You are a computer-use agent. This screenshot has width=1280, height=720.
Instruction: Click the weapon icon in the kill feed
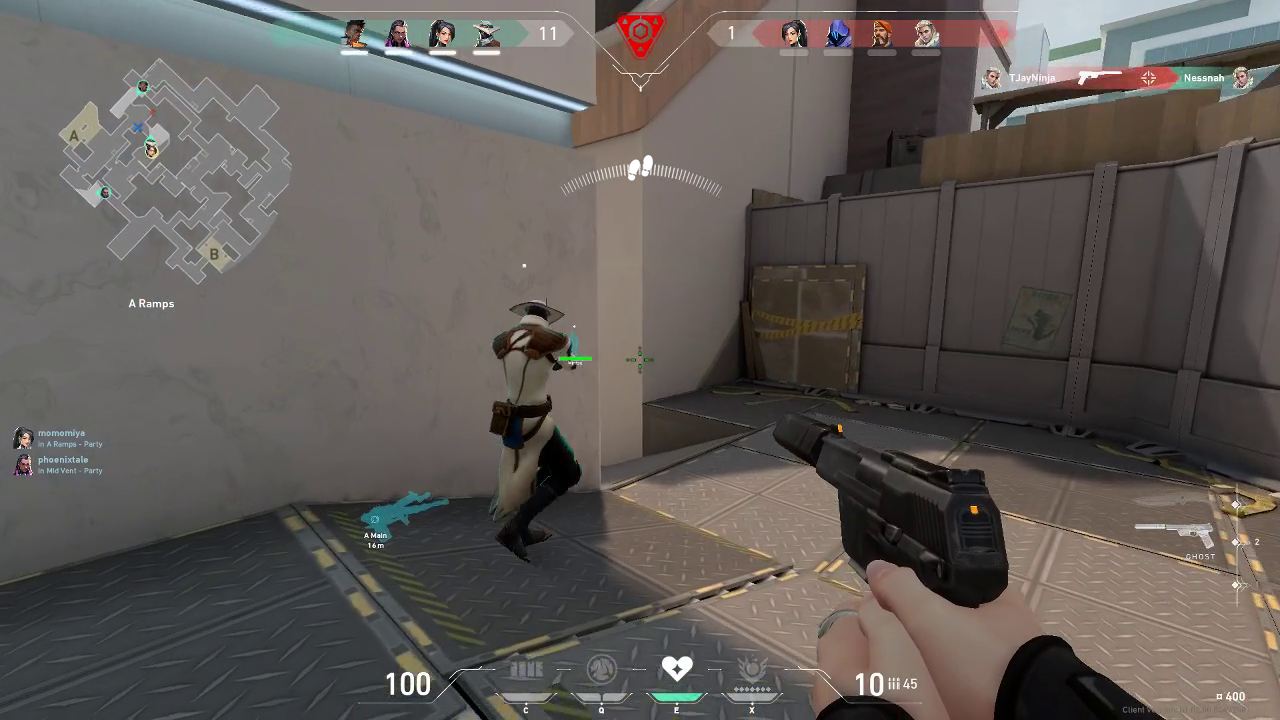pos(1098,75)
